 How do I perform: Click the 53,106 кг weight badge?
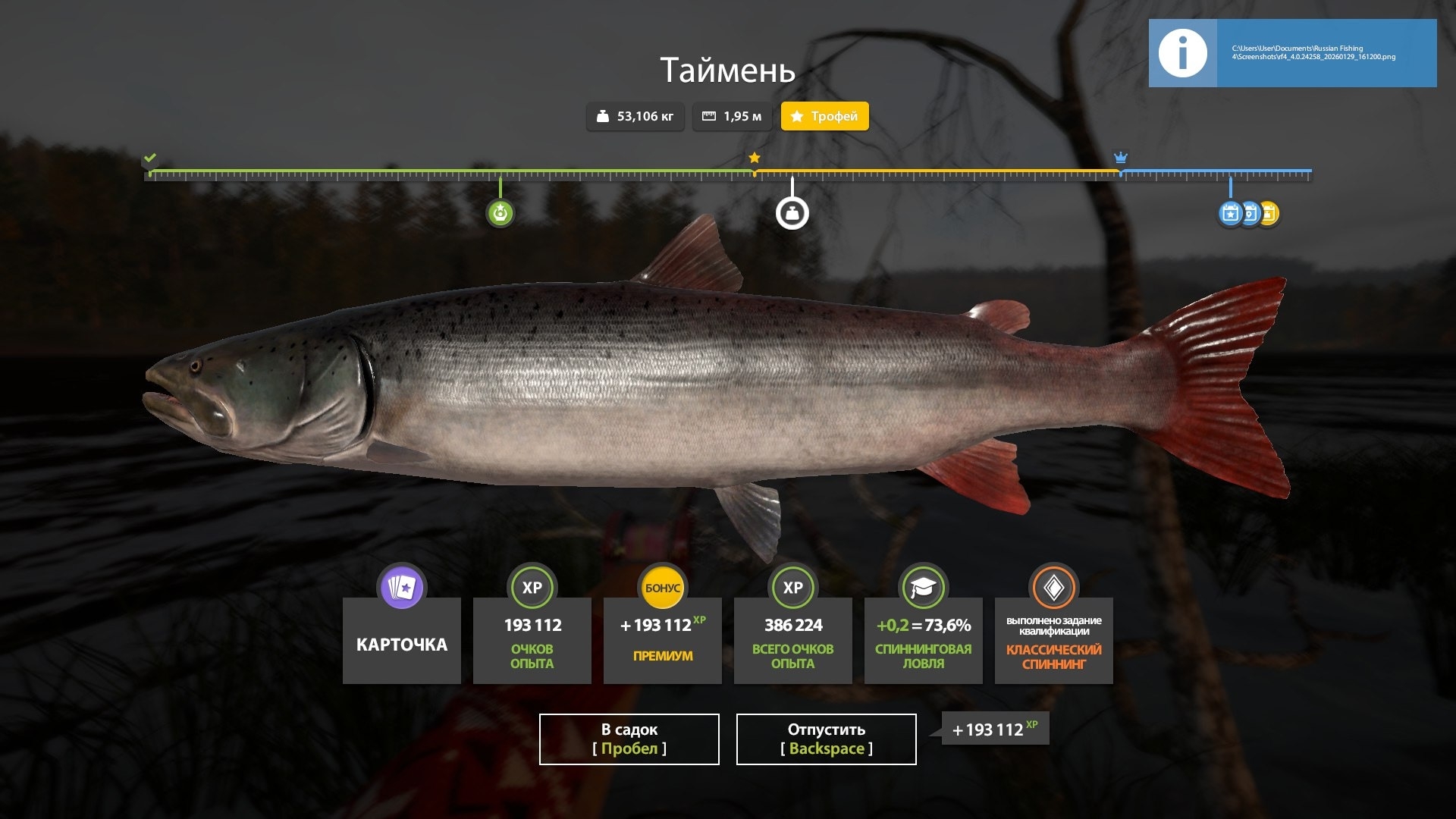[635, 116]
